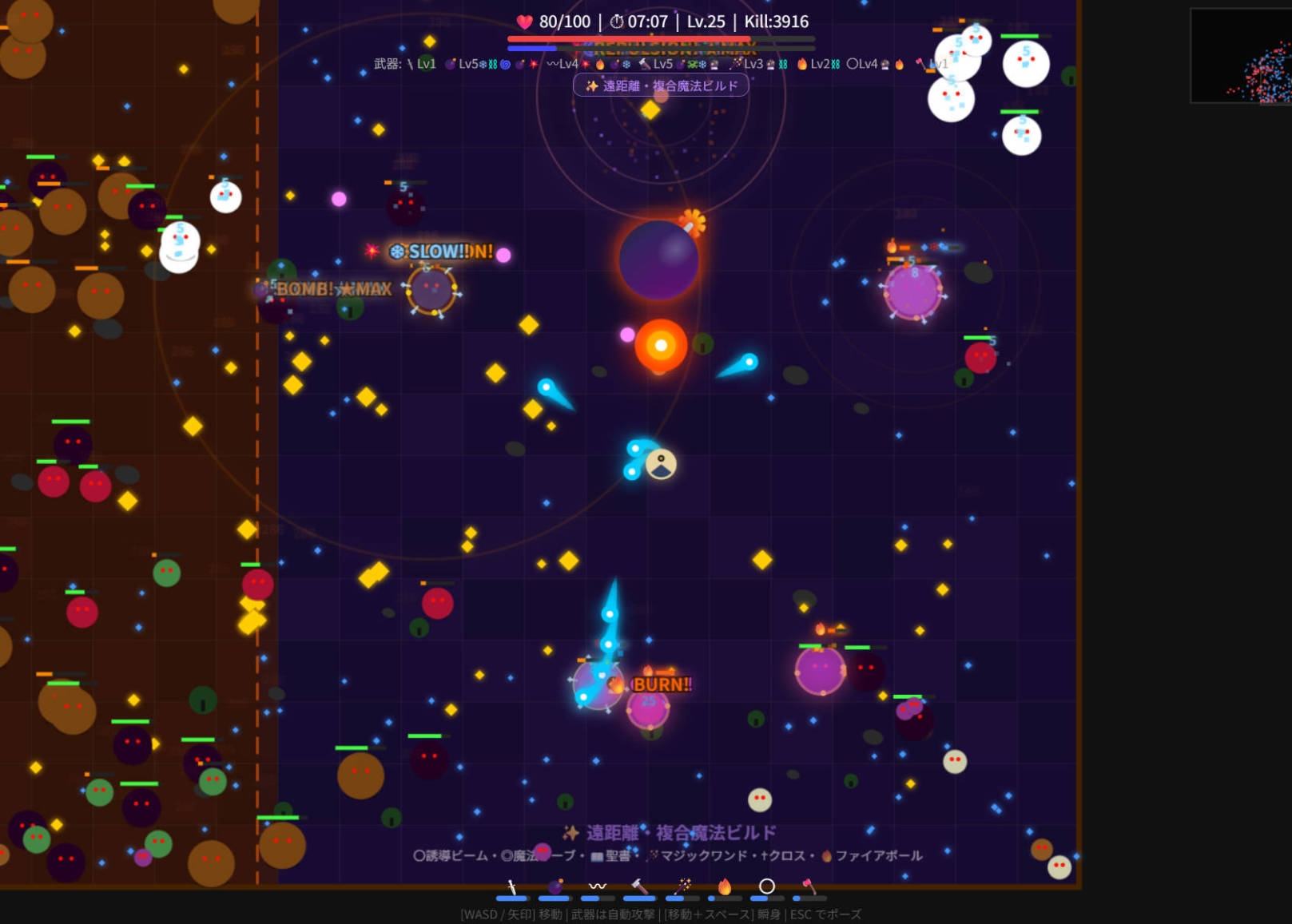Click the 遠距離・複合魔法ビルド build badge

[x=661, y=85]
